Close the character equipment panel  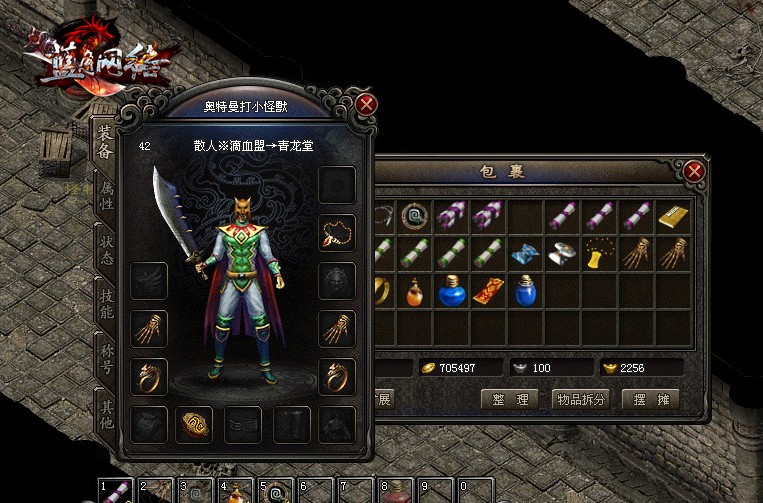pyautogui.click(x=367, y=104)
